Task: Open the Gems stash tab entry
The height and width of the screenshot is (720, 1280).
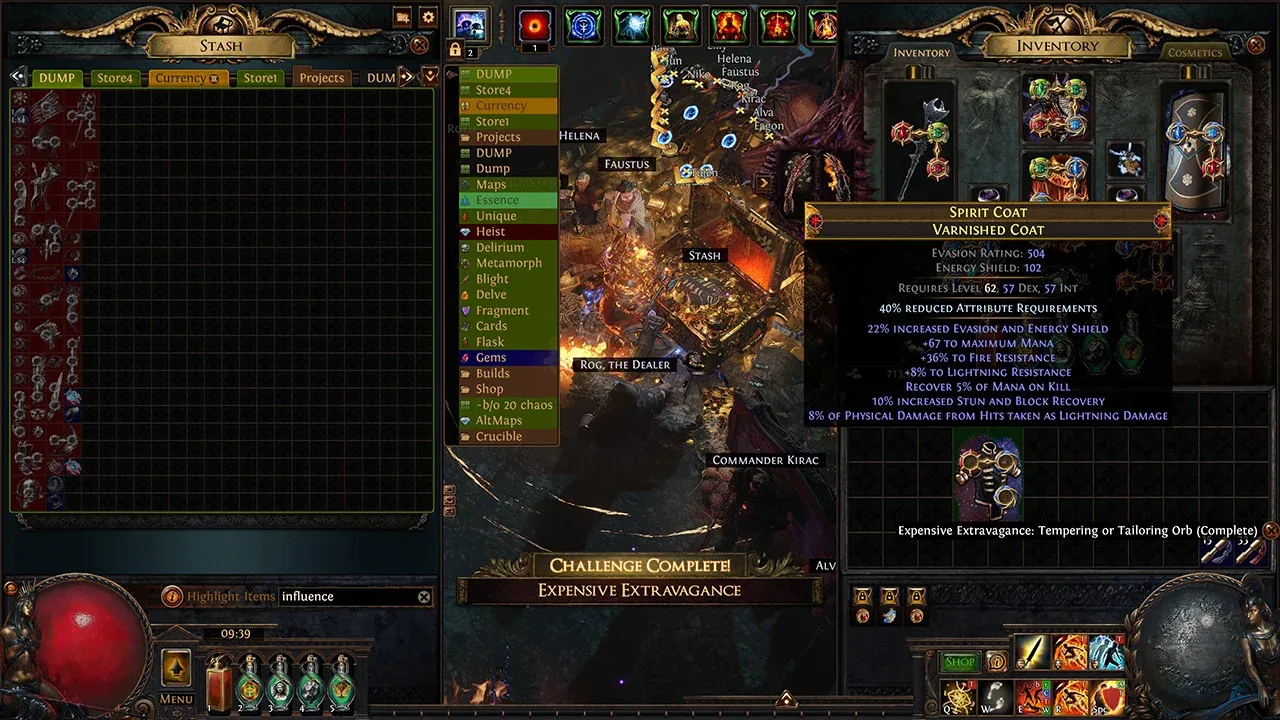Action: [x=490, y=357]
